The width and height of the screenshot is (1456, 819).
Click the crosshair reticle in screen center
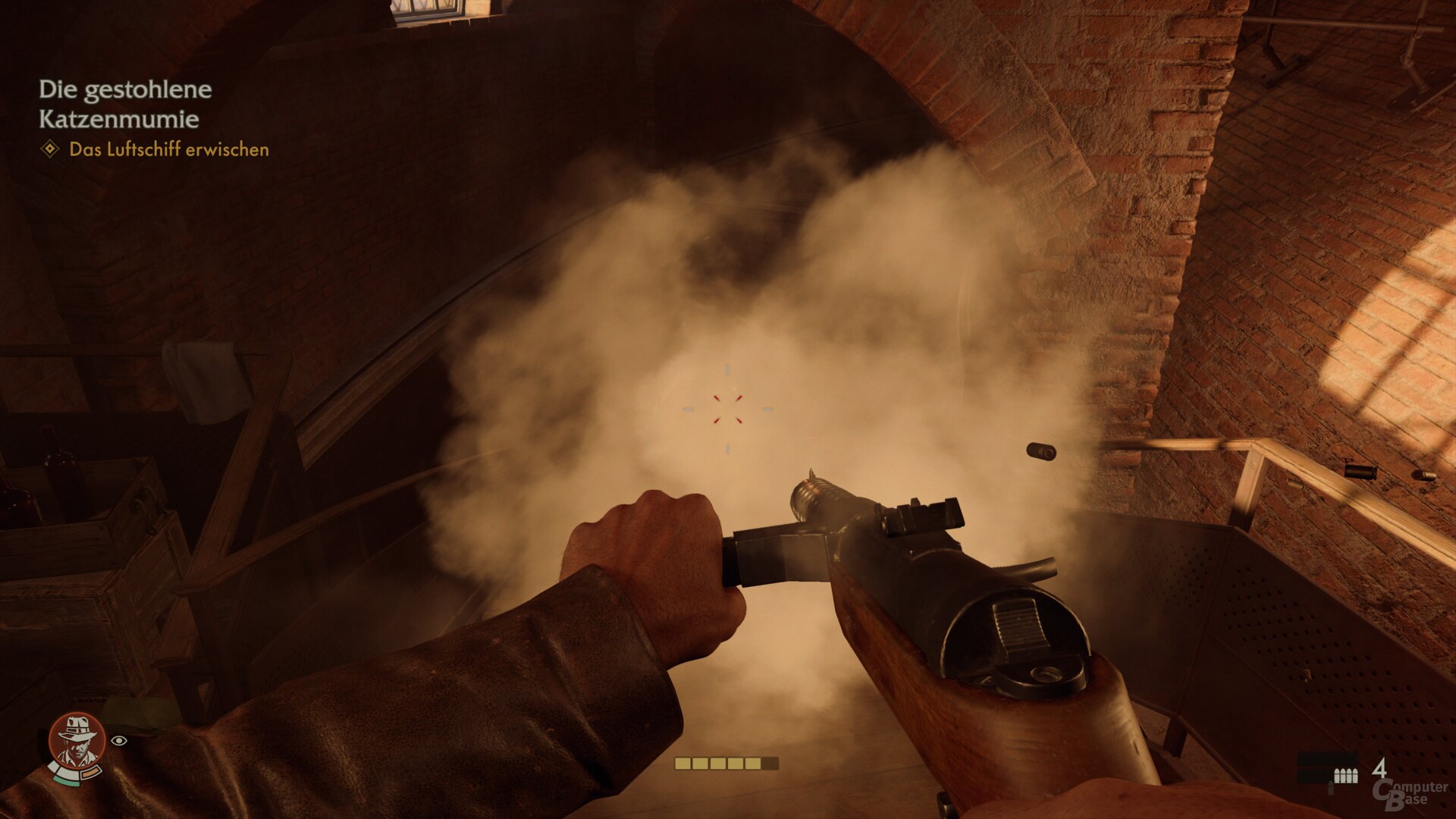click(728, 409)
